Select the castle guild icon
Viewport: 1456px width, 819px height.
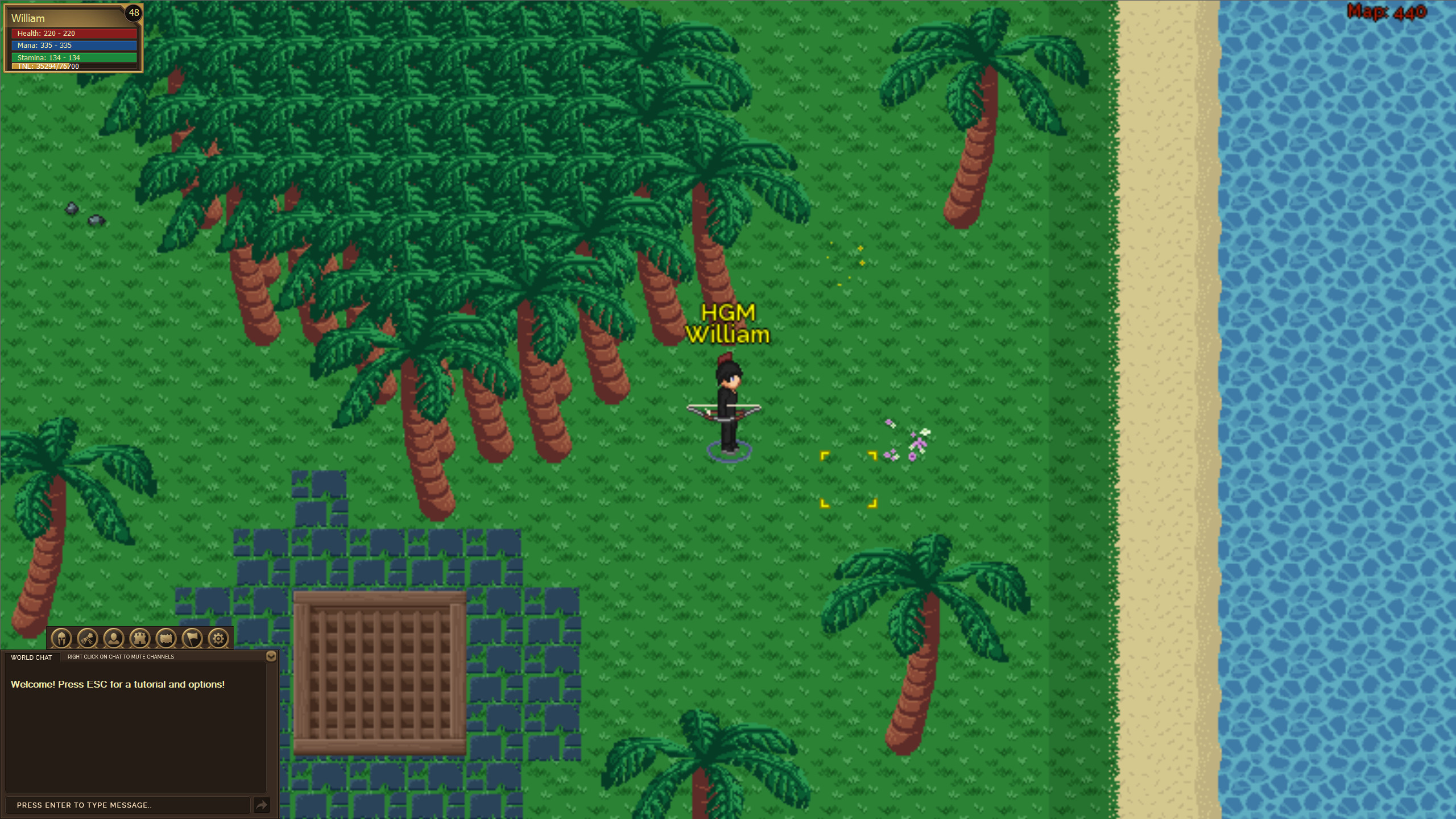click(140, 638)
